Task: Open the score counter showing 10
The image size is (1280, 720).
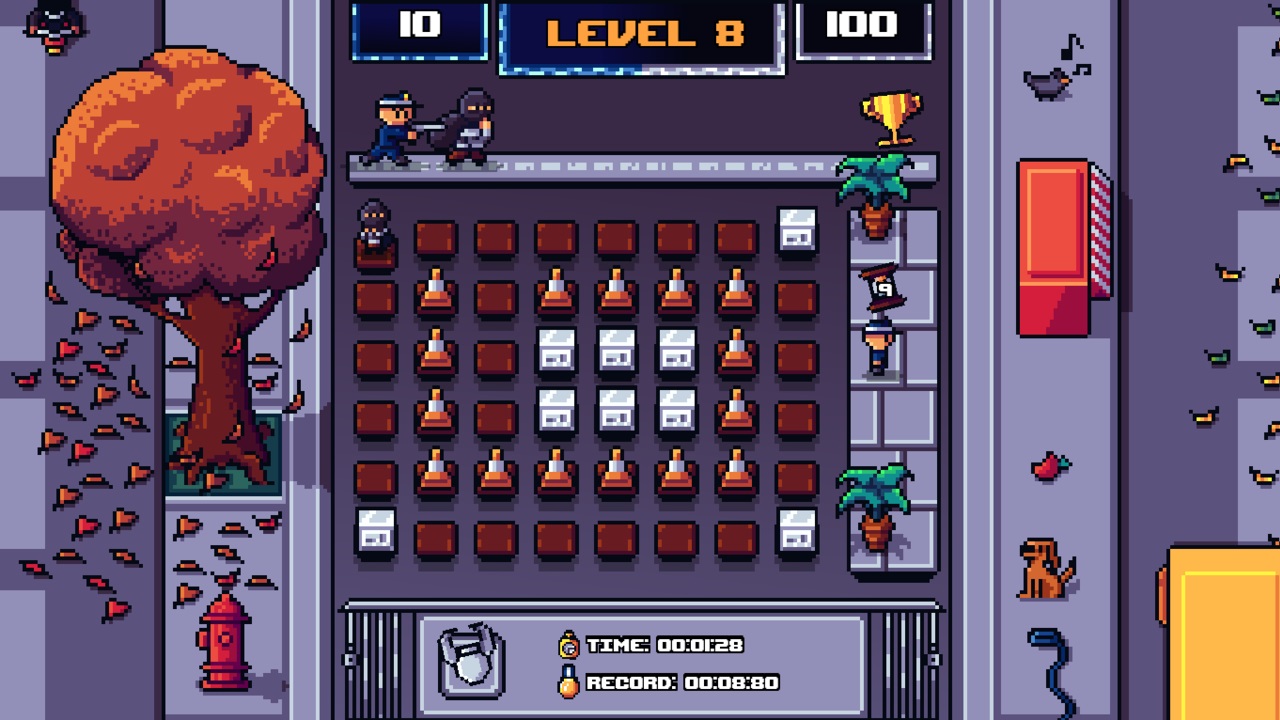Action: click(x=420, y=26)
